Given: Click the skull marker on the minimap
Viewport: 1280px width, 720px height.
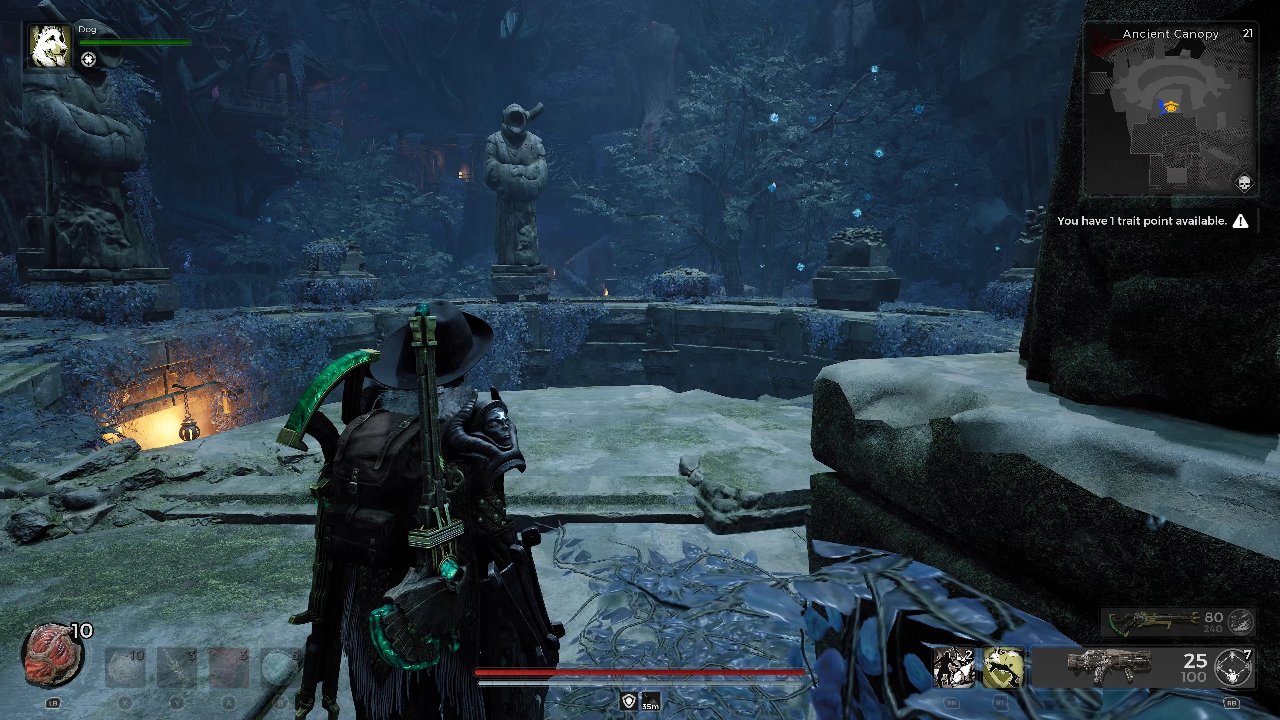Looking at the screenshot, I should (1244, 184).
